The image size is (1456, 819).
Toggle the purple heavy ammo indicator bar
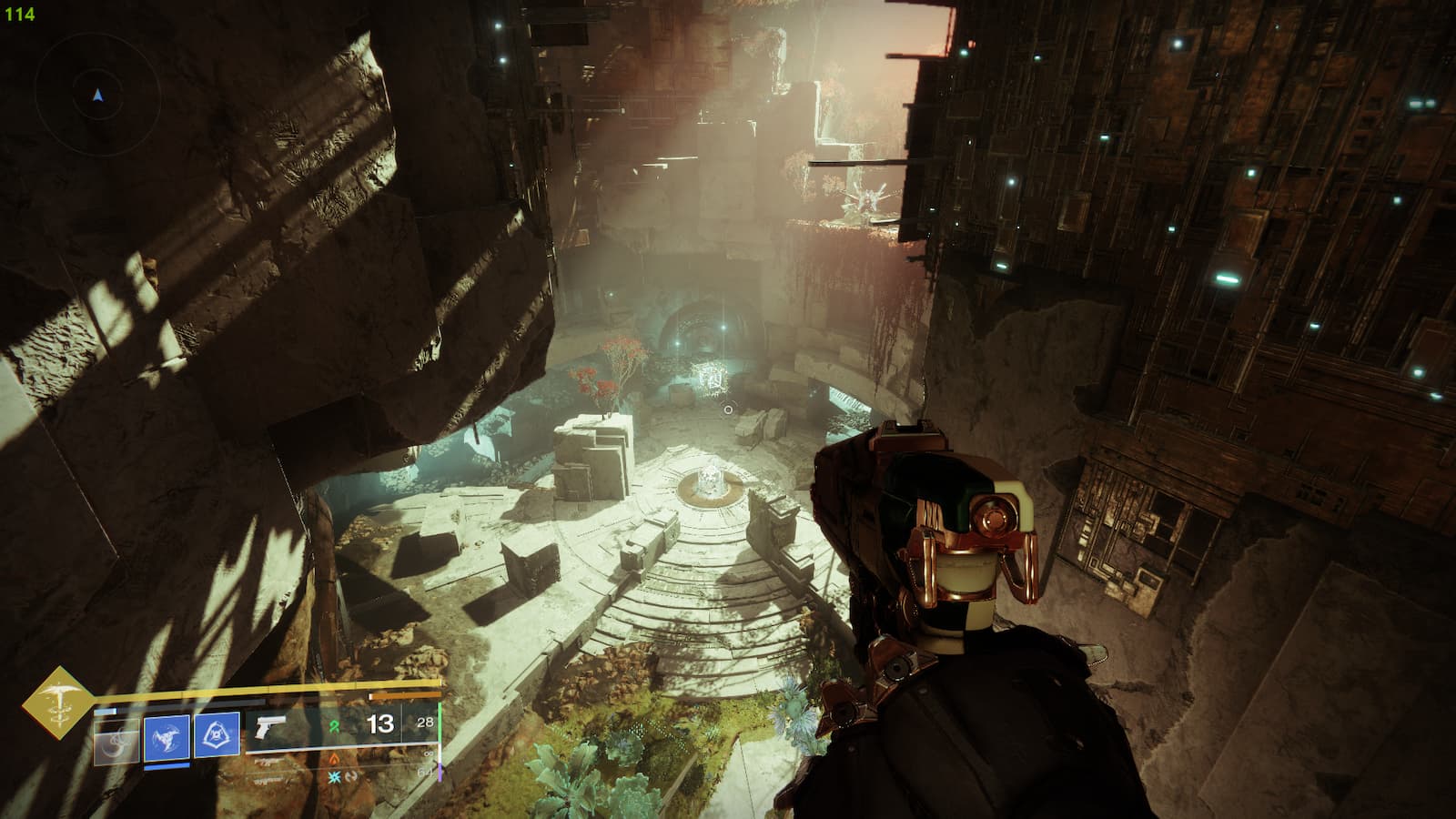439,772
